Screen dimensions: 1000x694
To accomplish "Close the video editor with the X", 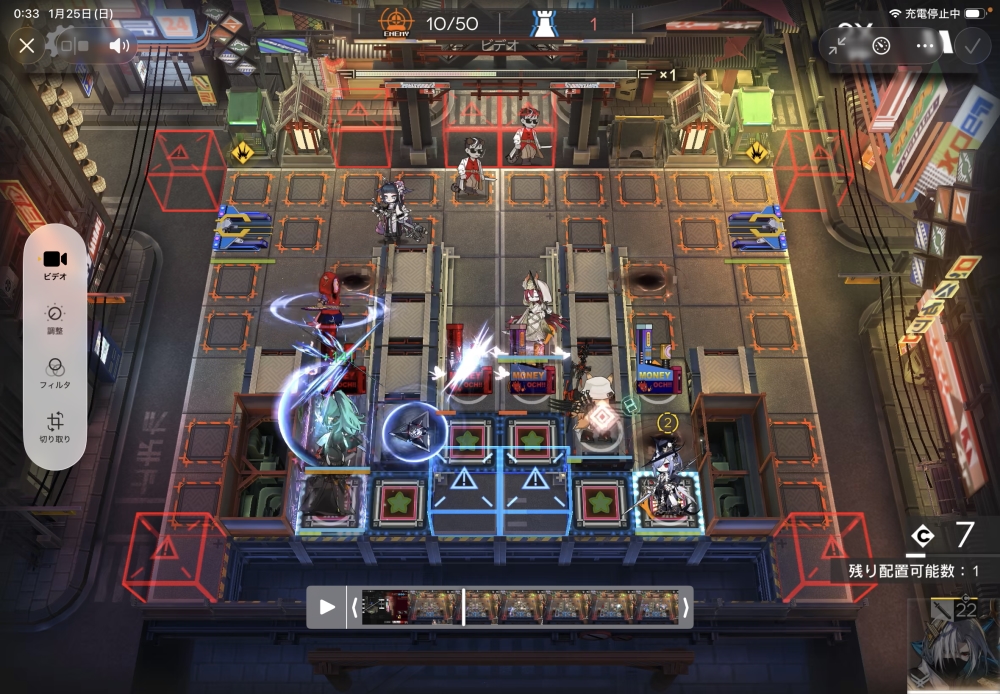I will pos(27,45).
